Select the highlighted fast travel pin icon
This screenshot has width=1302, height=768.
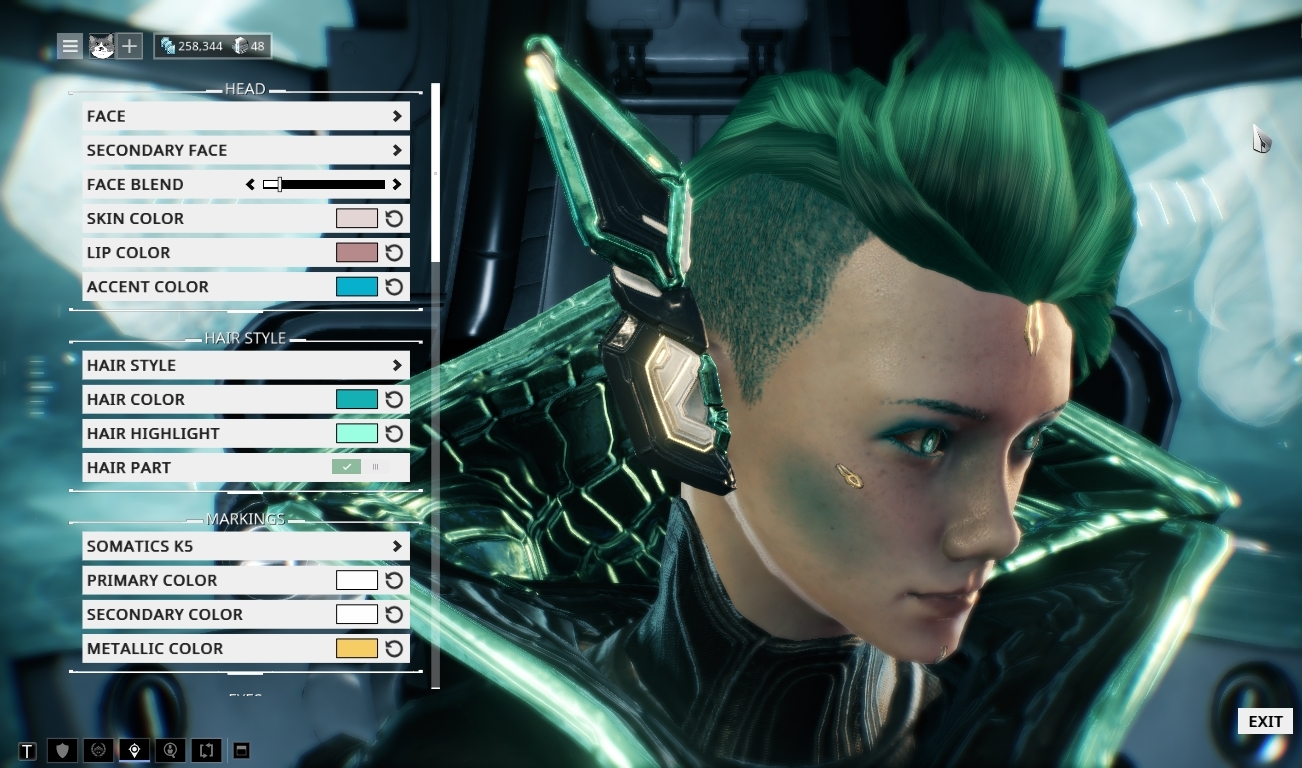point(134,749)
